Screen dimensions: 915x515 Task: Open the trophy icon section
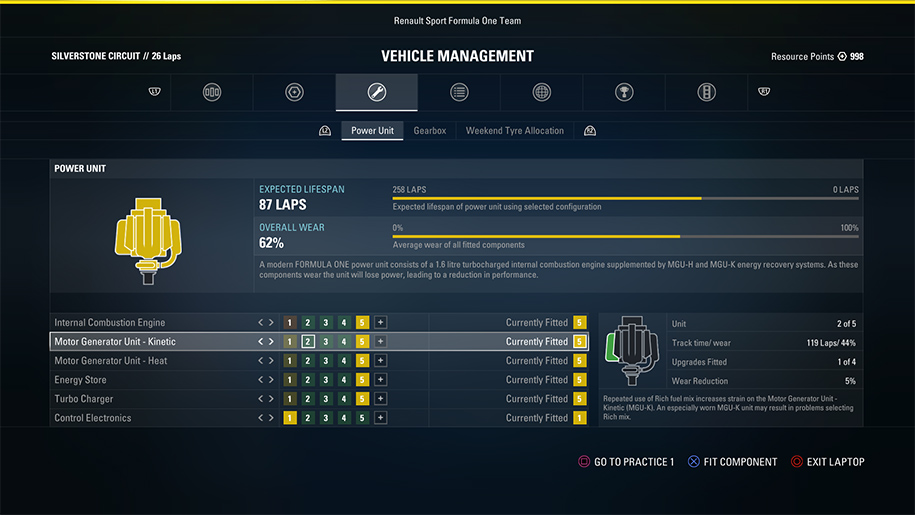(x=624, y=93)
